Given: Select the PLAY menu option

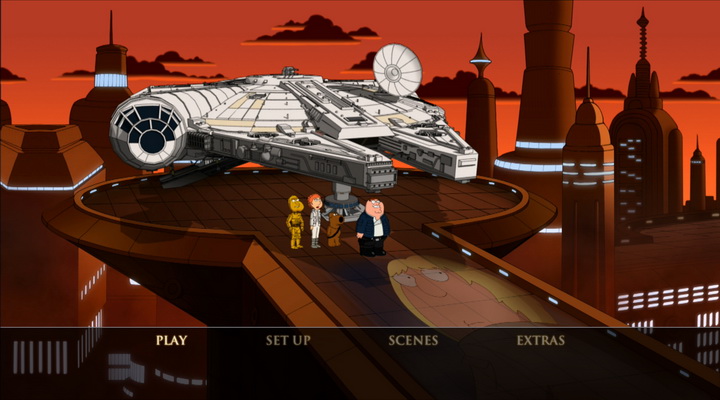Looking at the screenshot, I should [x=171, y=340].
